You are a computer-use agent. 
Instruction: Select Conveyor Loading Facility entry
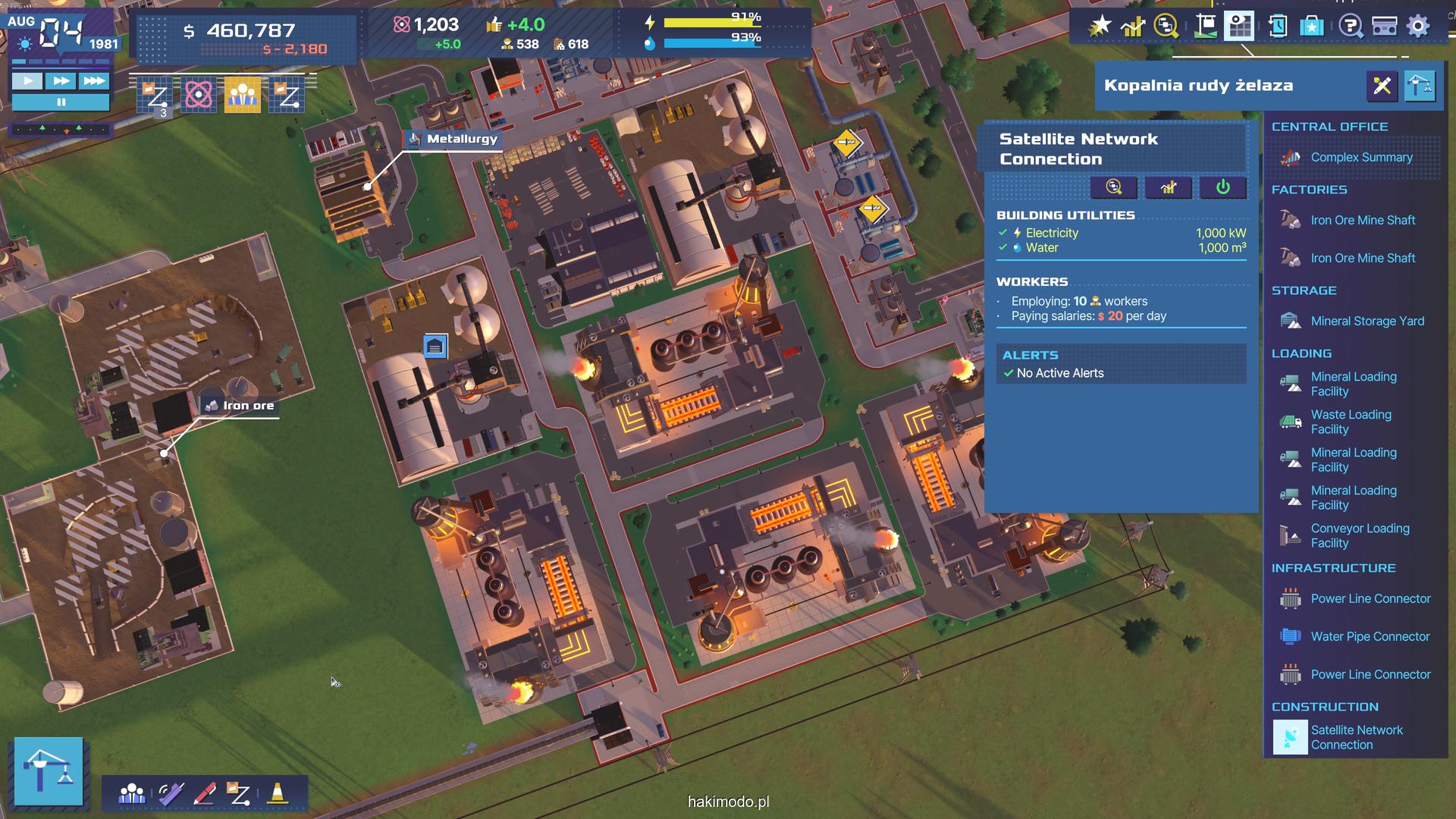click(x=1360, y=536)
